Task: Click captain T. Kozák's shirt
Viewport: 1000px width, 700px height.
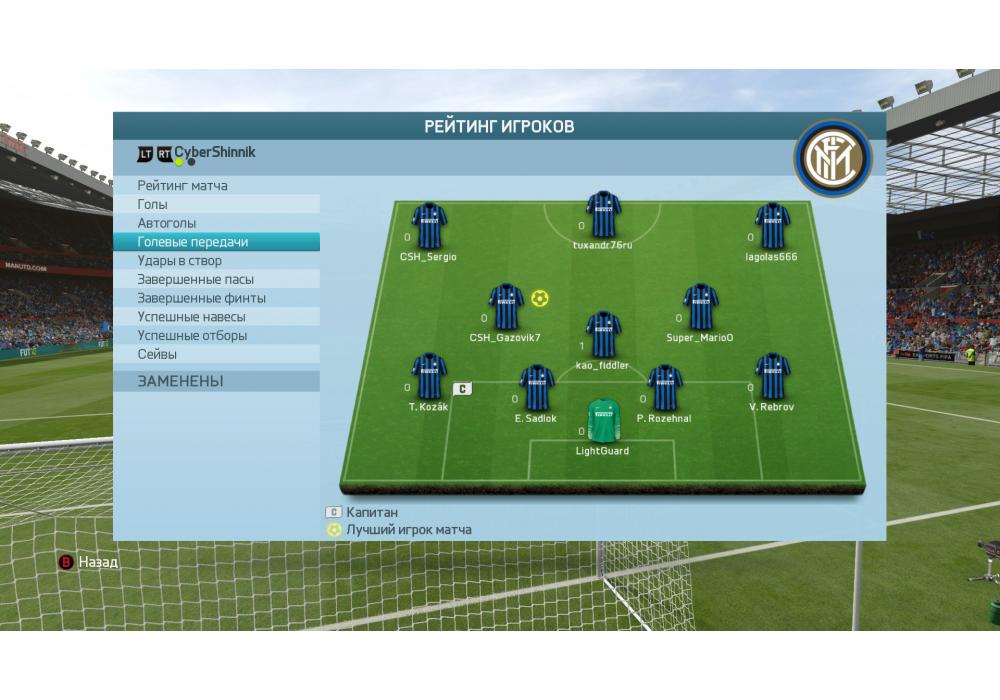Action: click(x=429, y=376)
